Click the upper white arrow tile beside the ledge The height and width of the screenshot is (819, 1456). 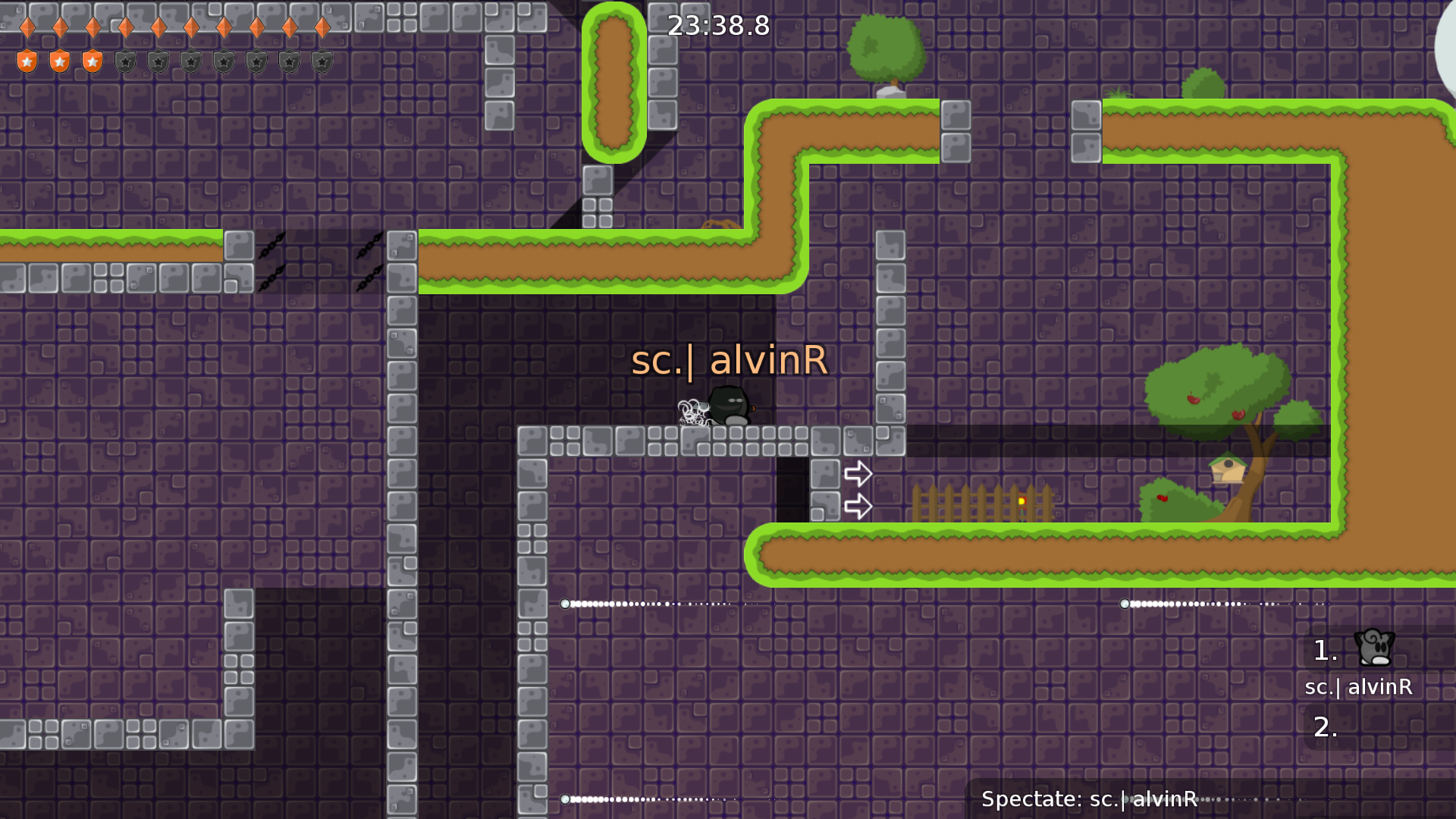click(x=859, y=472)
